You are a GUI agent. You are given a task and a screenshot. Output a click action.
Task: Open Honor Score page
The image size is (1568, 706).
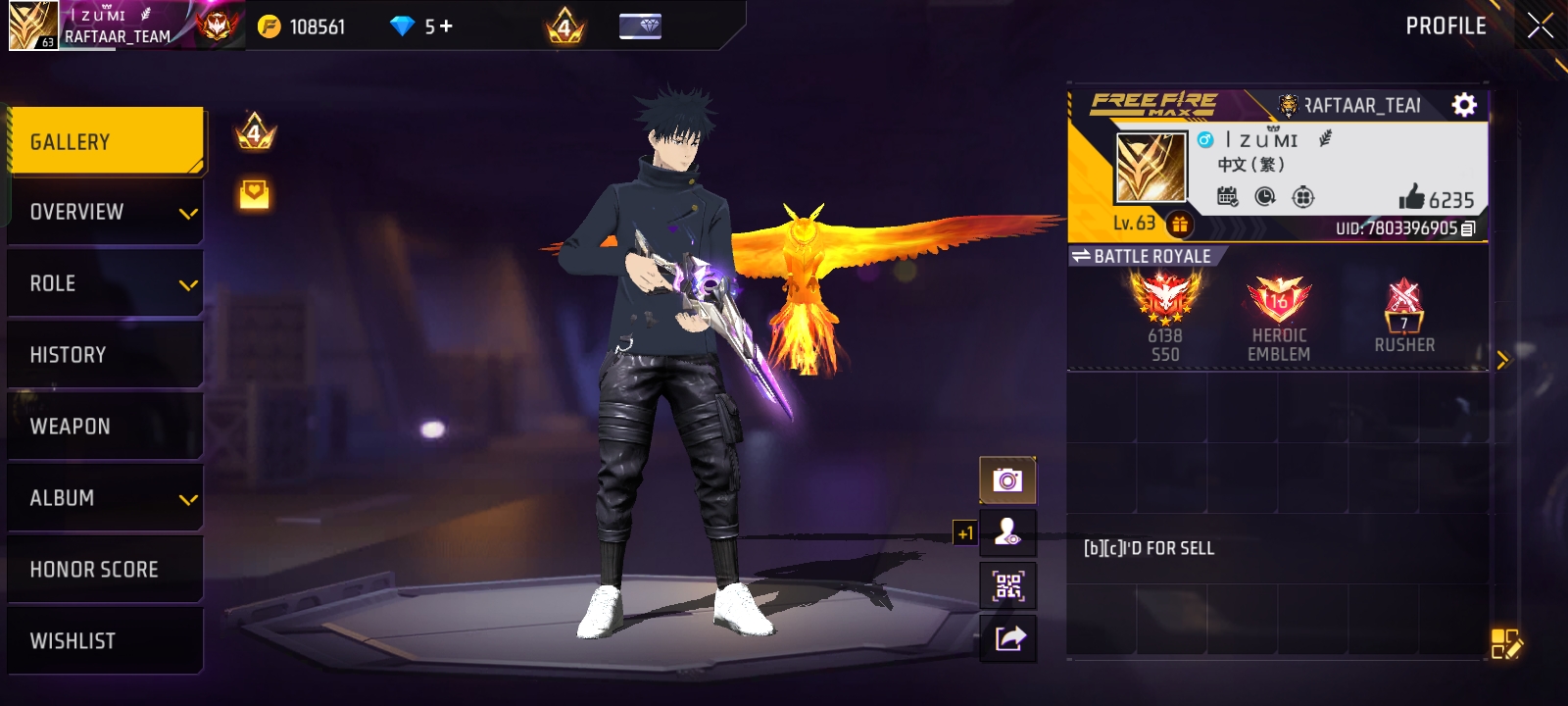106,570
